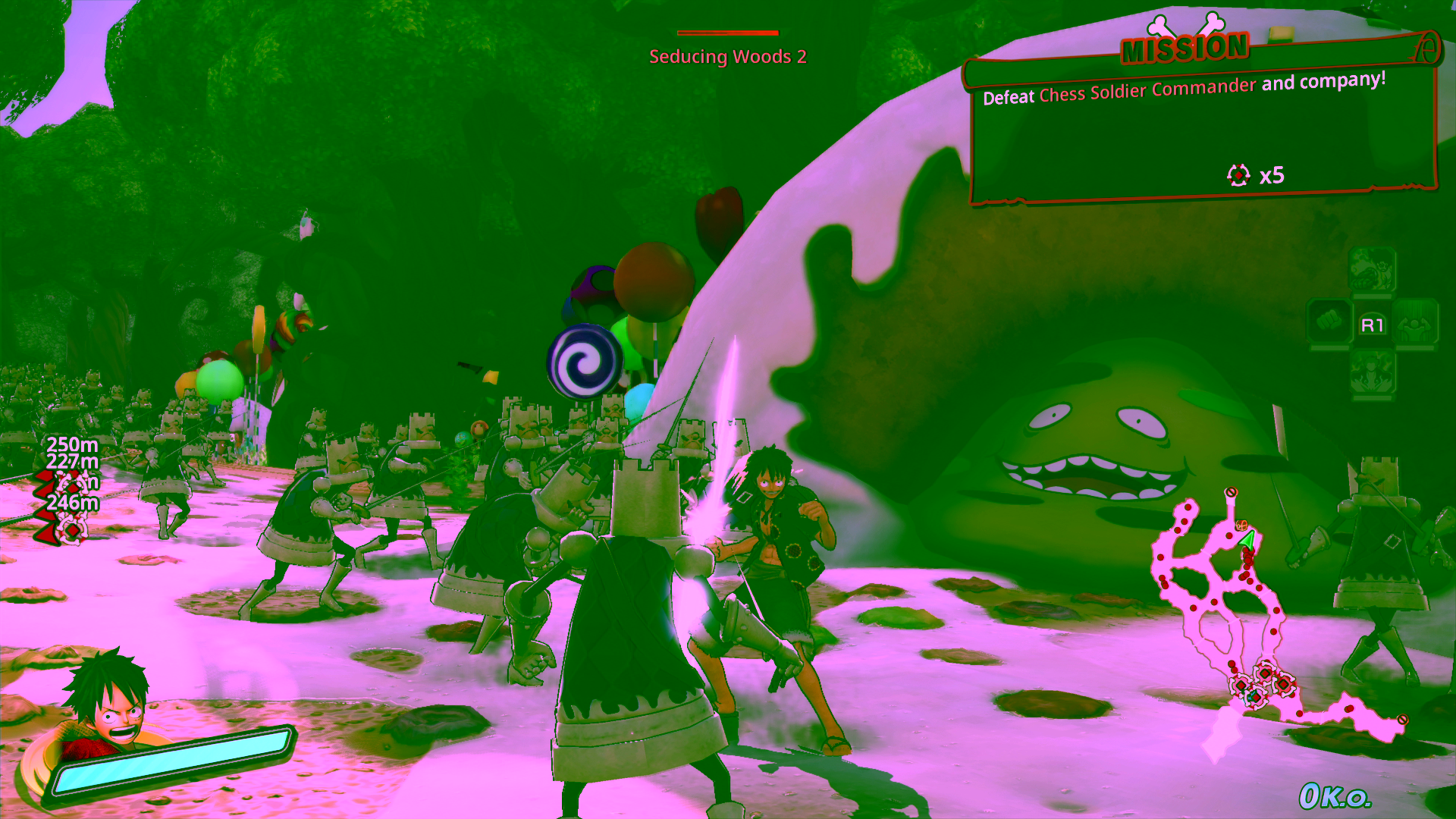The height and width of the screenshot is (819, 1456).
Task: Toggle a mission target marker on the minimap
Action: 1264,673
